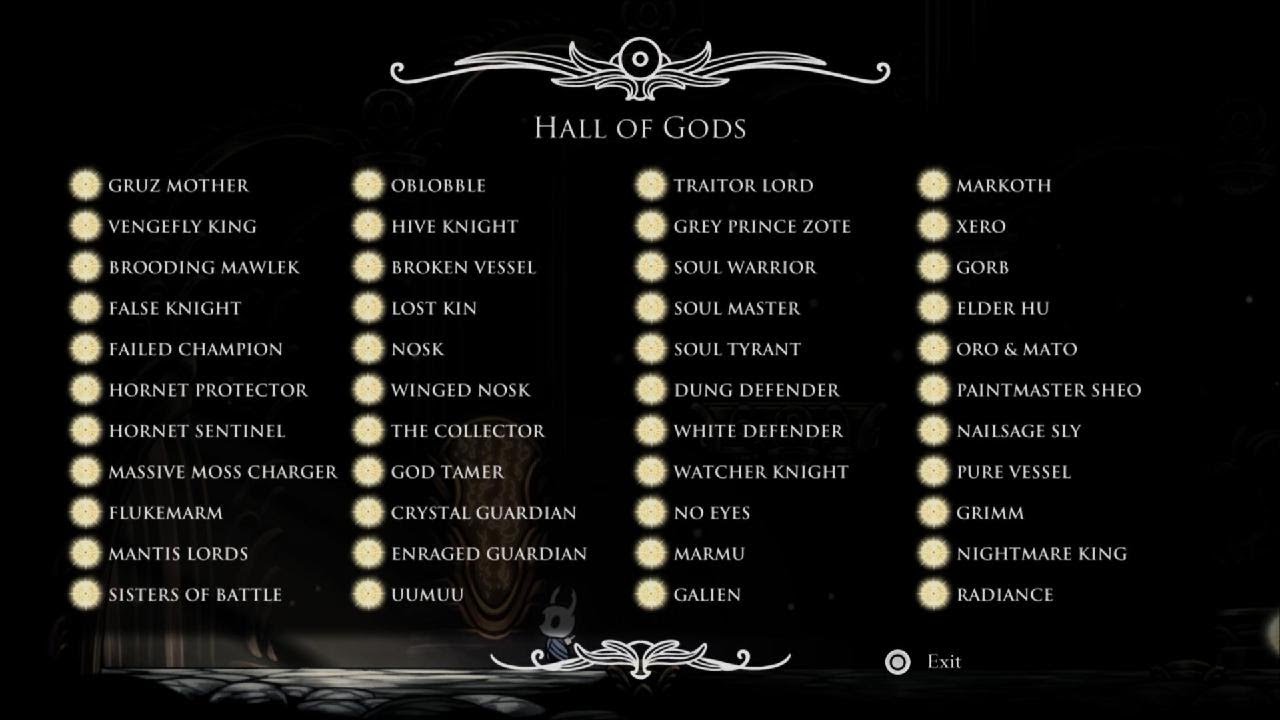Screen dimensions: 1280x720
Task: Choose the Traitor Lord entry
Action: [x=745, y=185]
